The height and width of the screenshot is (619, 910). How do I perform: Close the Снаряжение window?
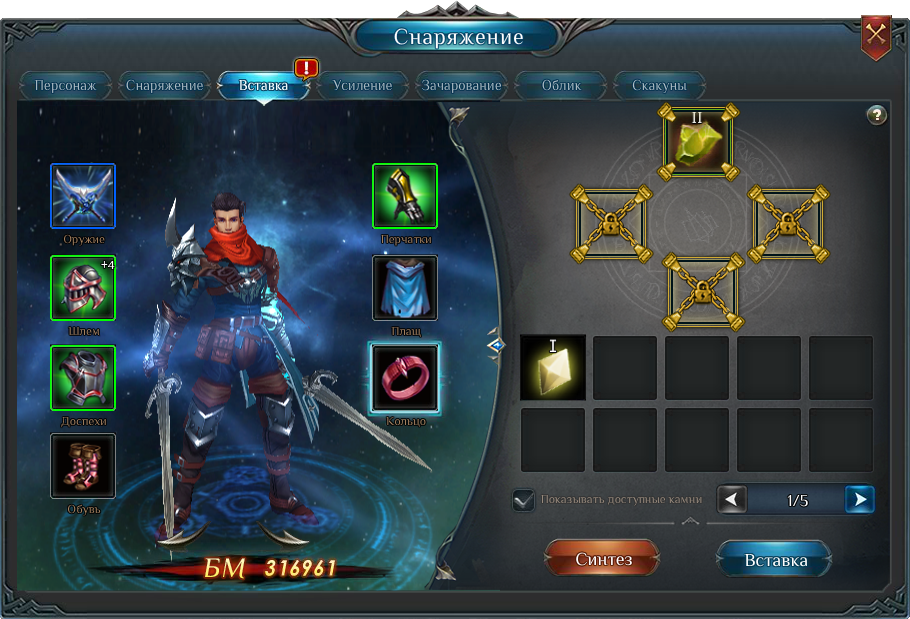click(x=876, y=35)
